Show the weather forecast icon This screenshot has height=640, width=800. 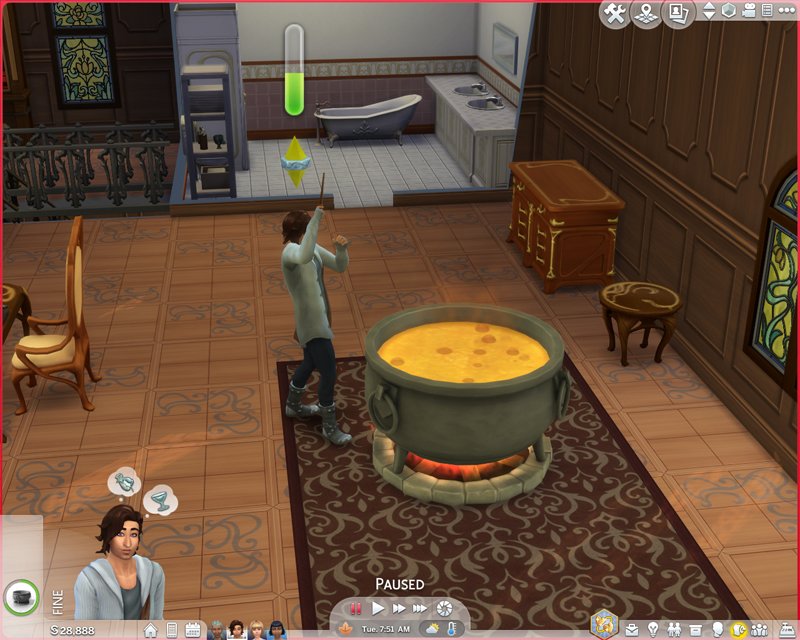[431, 629]
